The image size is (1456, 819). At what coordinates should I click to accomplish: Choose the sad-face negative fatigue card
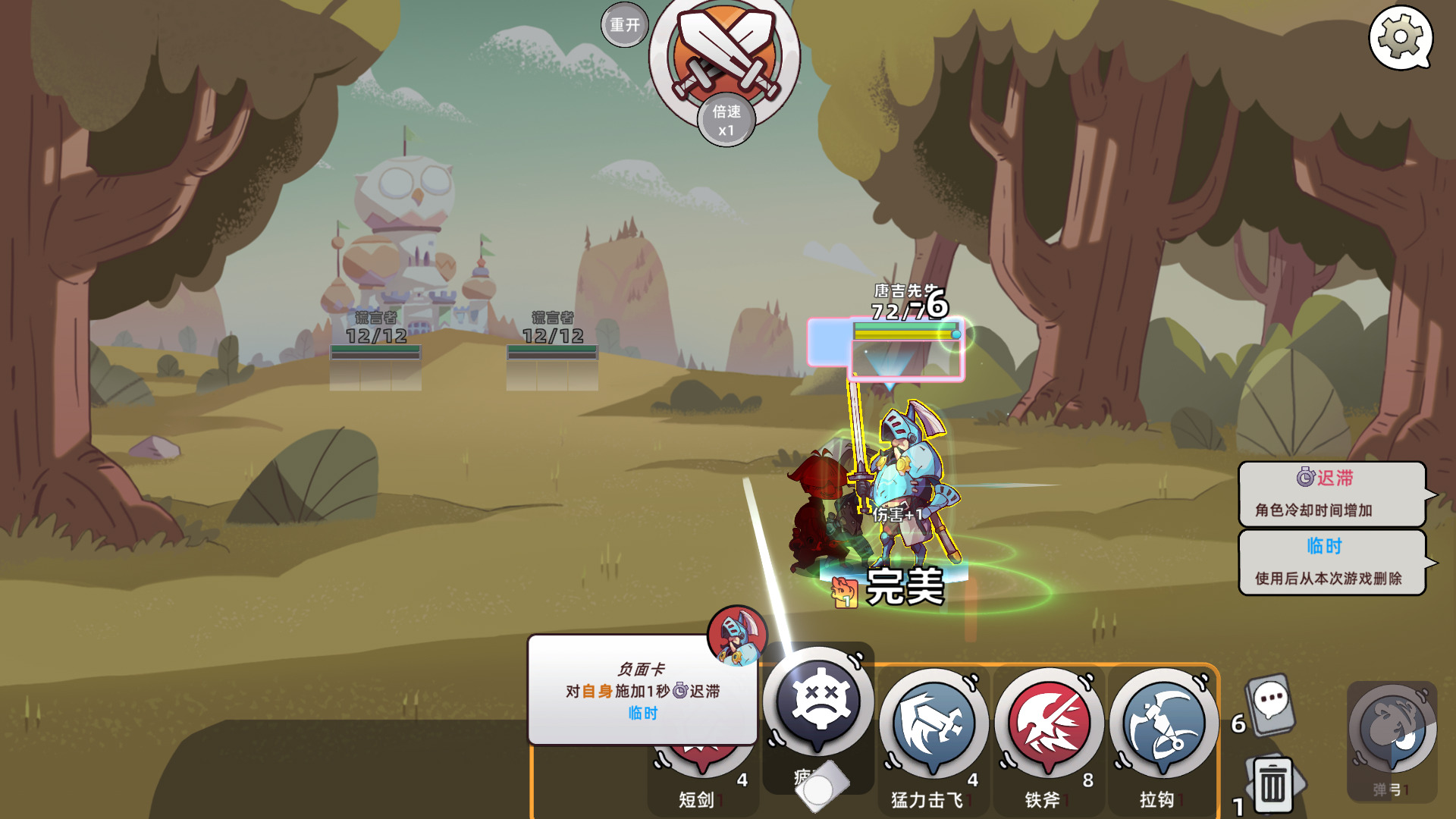click(x=817, y=701)
